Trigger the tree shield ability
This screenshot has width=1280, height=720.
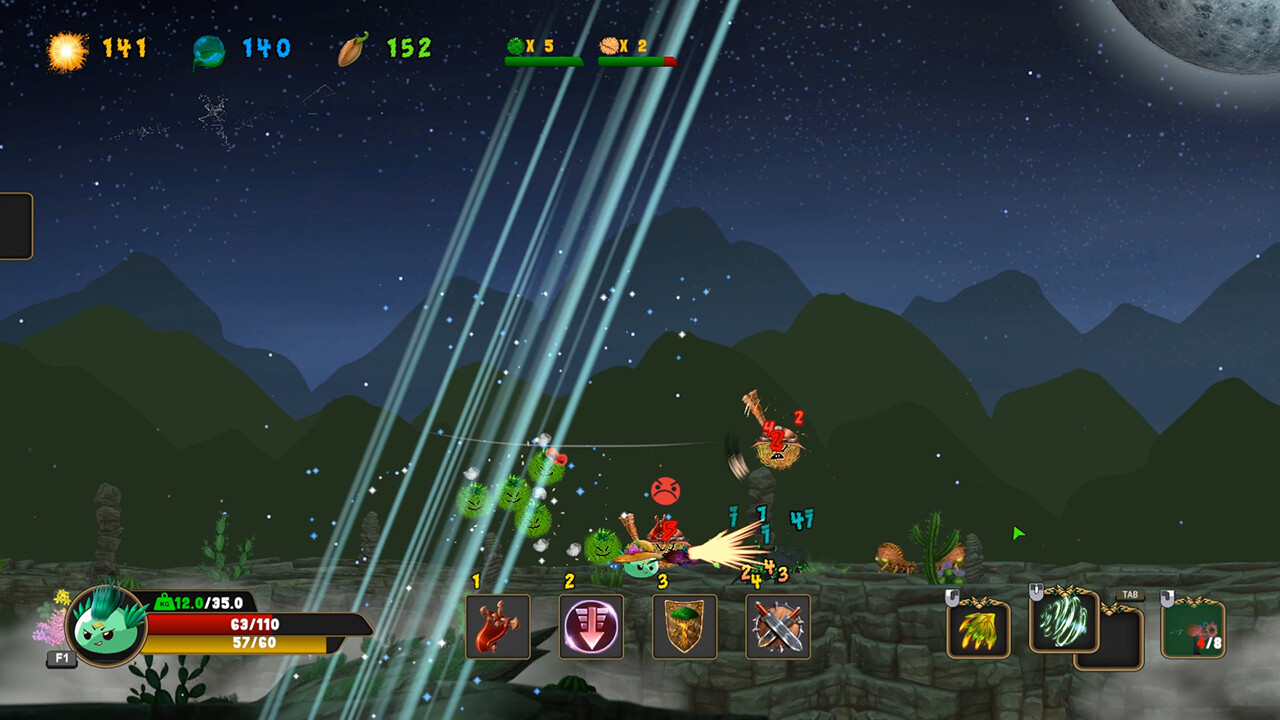pos(684,627)
